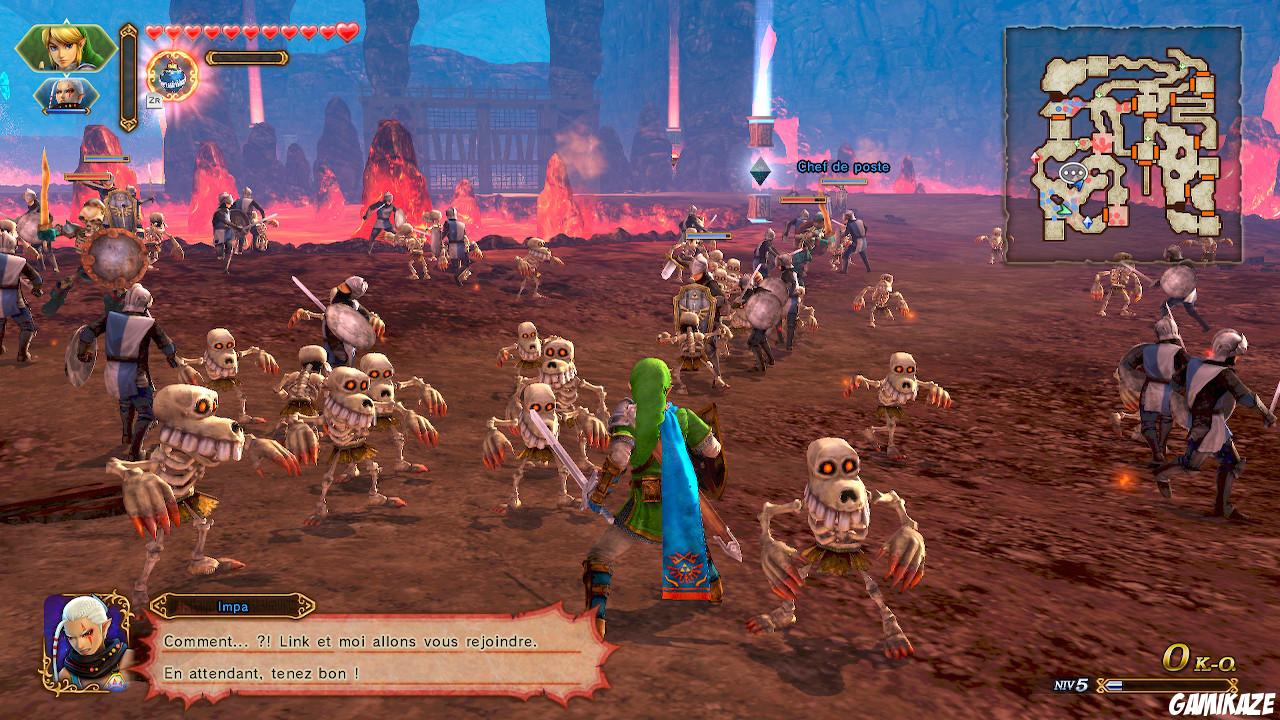
Task: Click the ZR button prompt label
Action: [x=154, y=100]
